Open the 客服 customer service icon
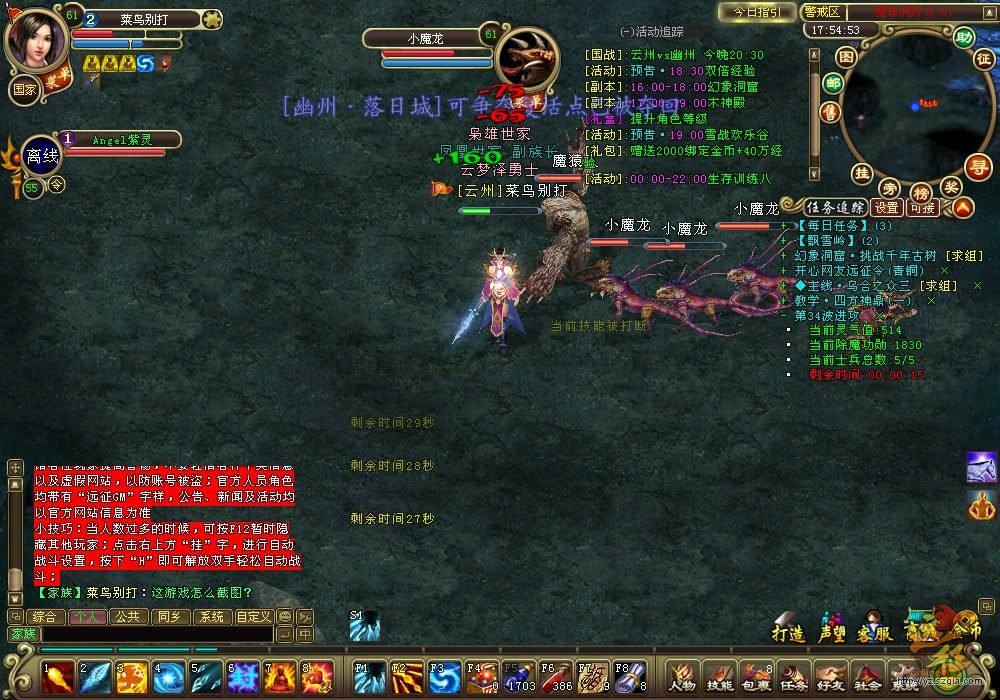 pyautogui.click(x=873, y=628)
